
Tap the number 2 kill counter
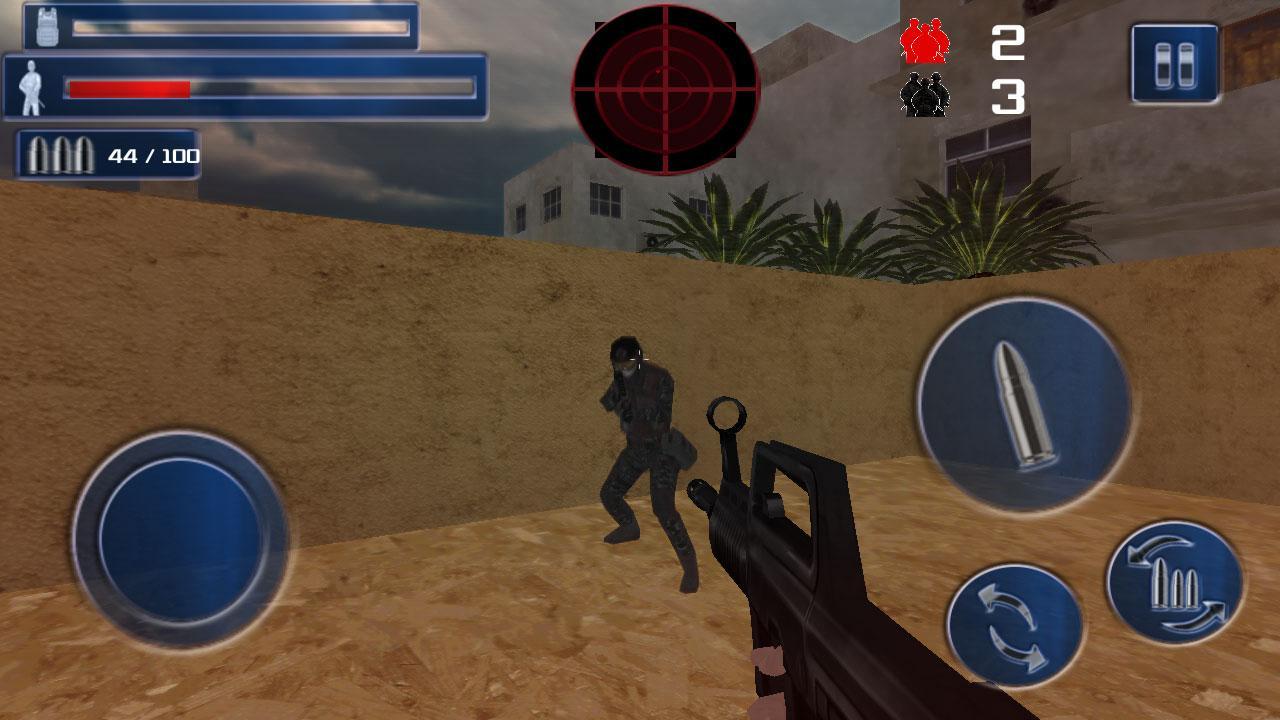coord(1010,42)
